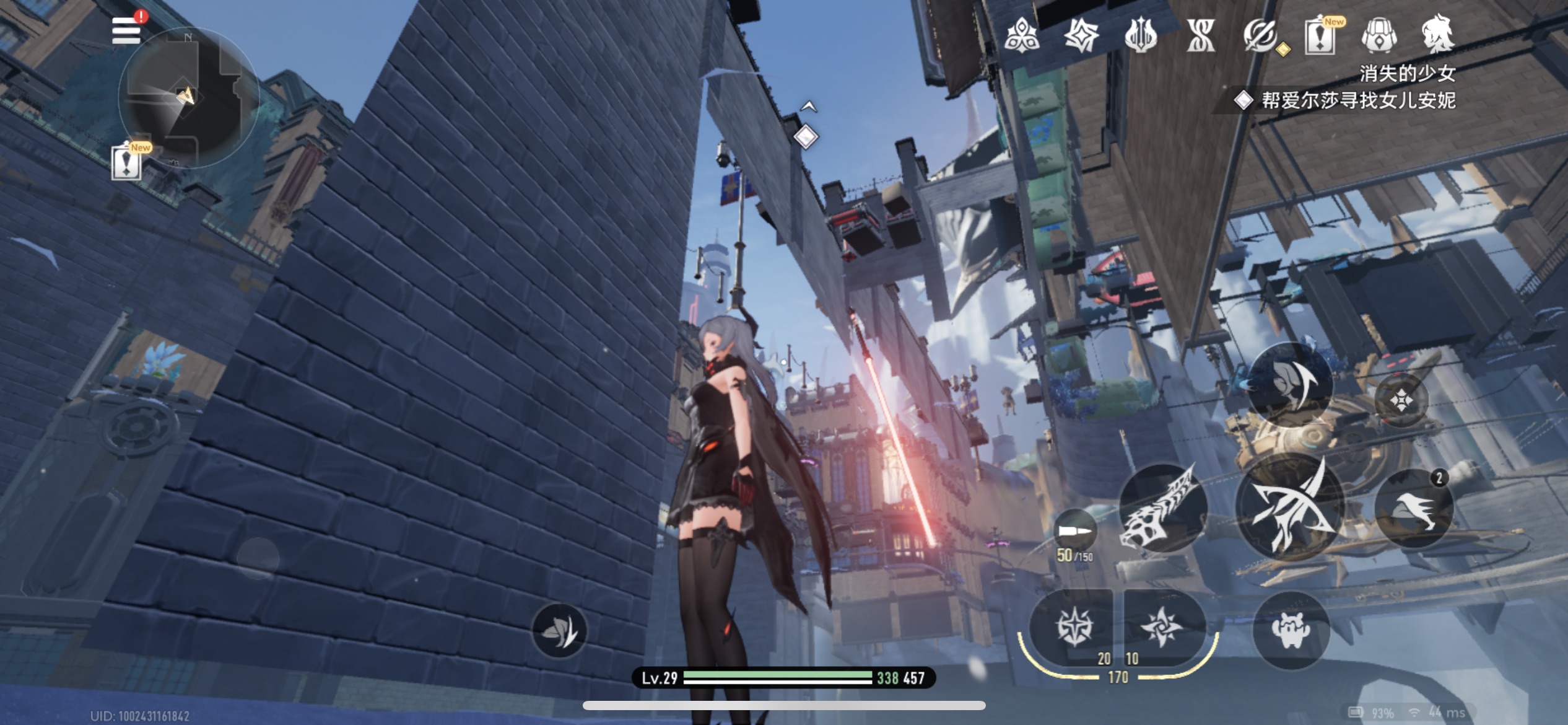Tap the bullet ammo reload button
This screenshot has width=1568, height=725.
coord(1074,532)
